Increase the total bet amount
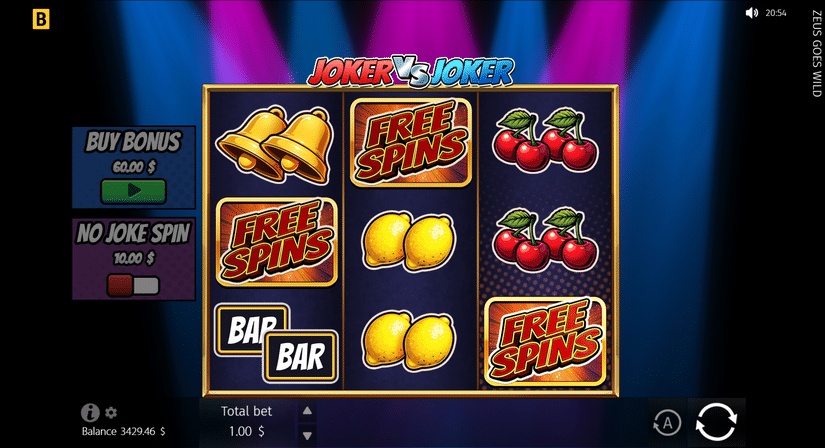This screenshot has width=825, height=448. tap(307, 411)
